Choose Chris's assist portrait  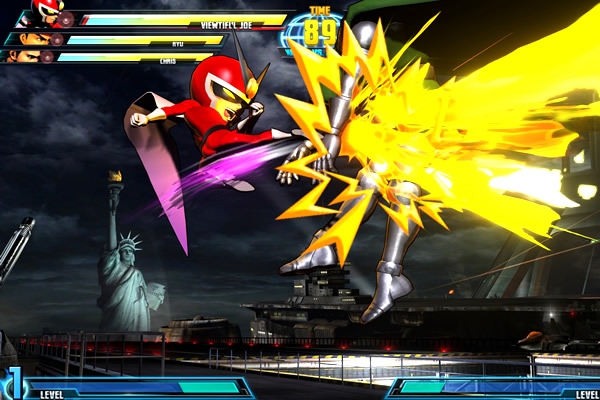[24, 56]
